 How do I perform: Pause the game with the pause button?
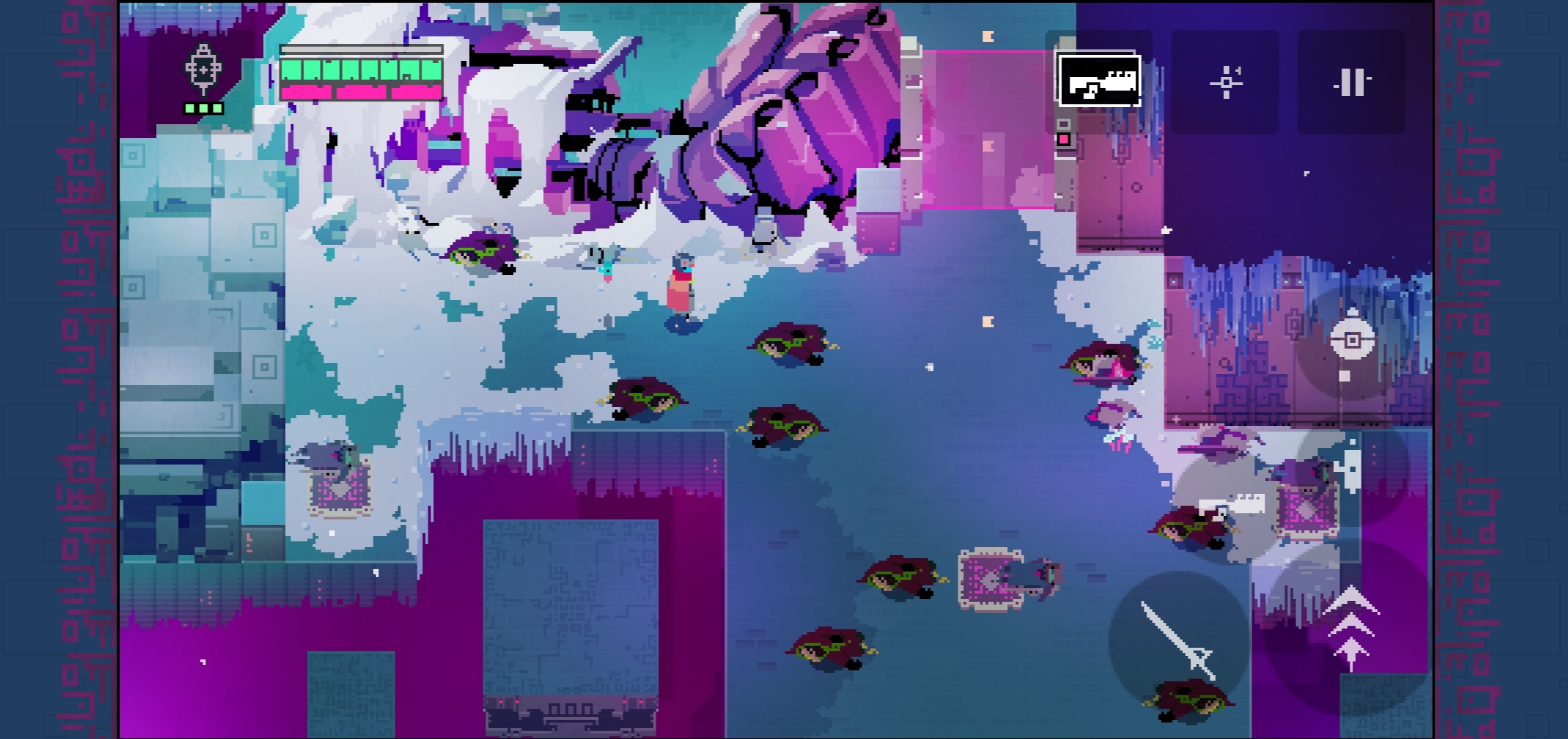click(x=1351, y=82)
